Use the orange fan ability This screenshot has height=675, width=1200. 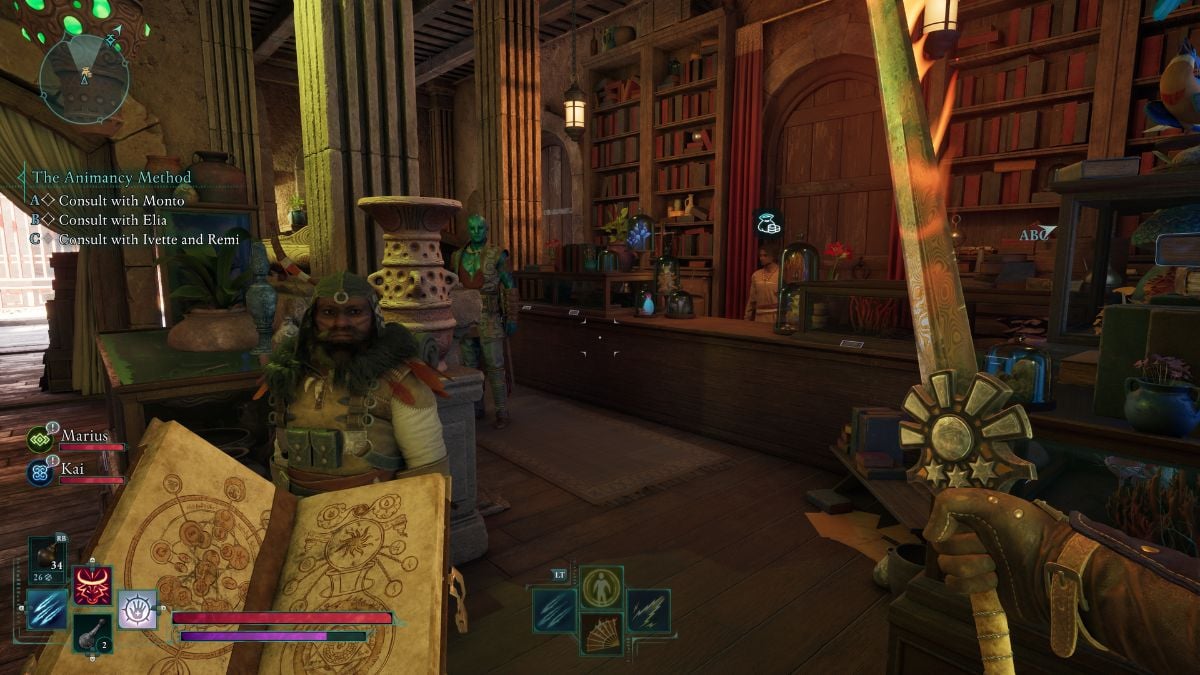pos(601,633)
